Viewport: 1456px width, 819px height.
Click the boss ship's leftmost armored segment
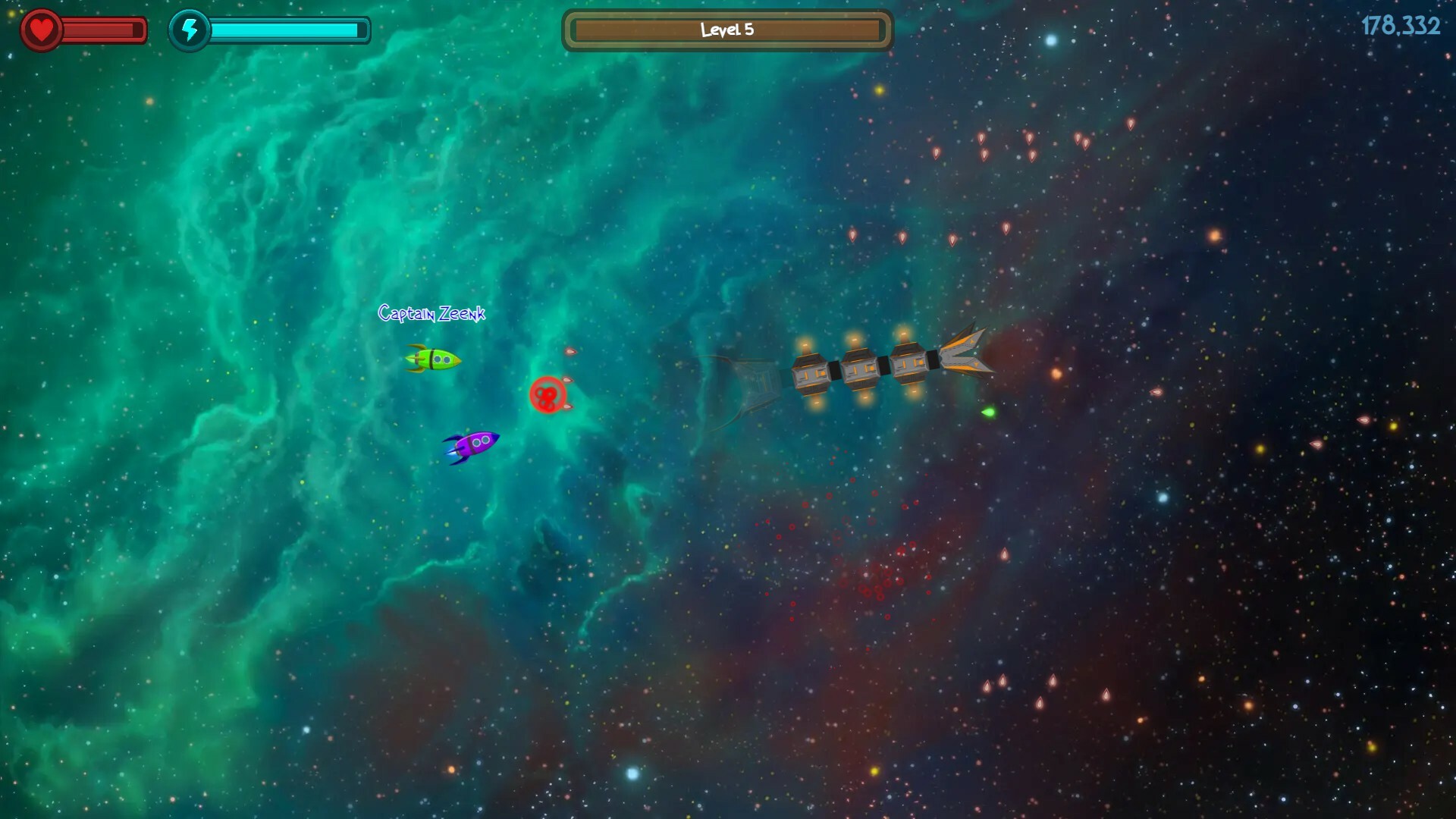click(x=811, y=372)
